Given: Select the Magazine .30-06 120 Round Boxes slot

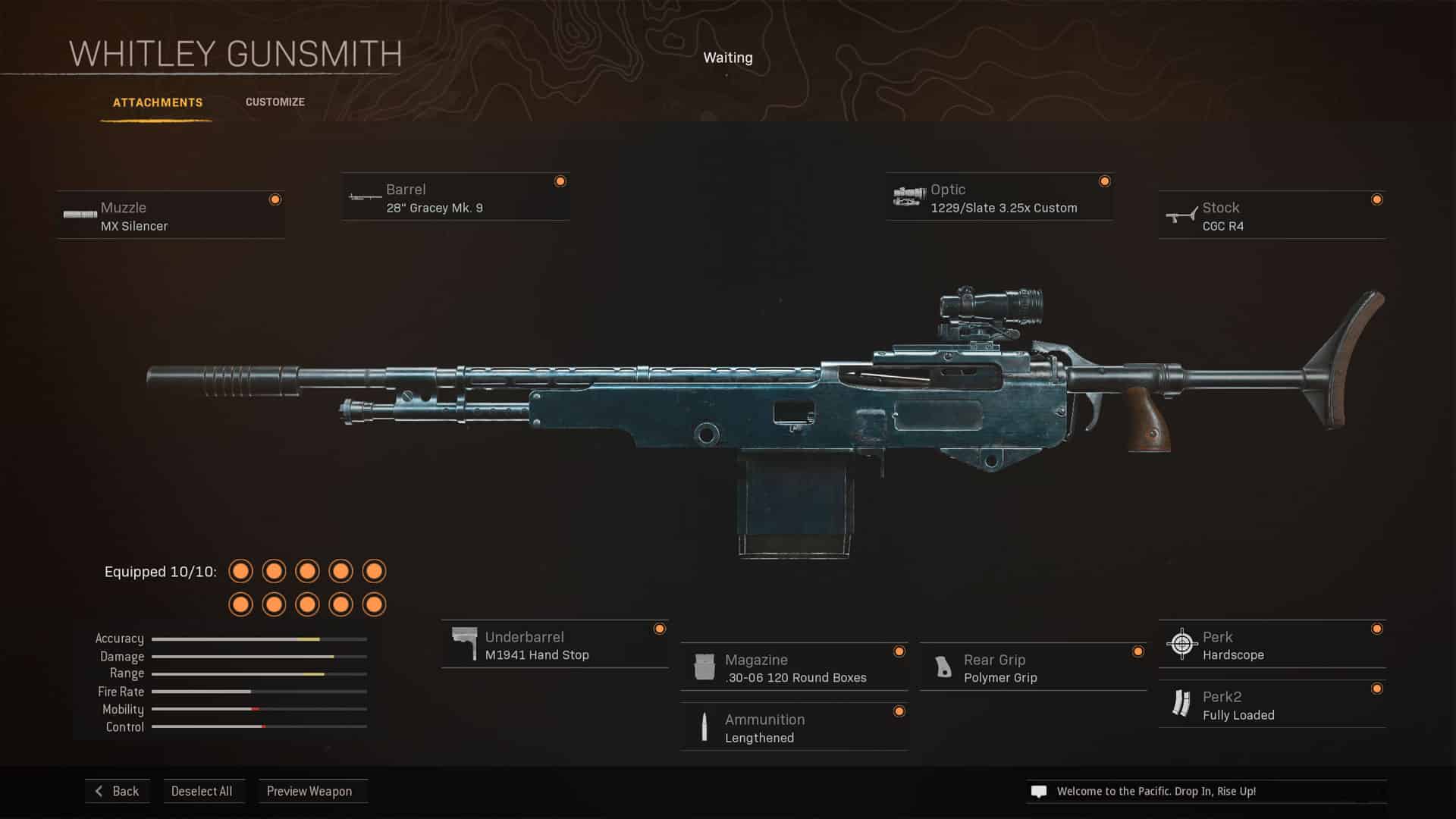Looking at the screenshot, I should click(x=794, y=668).
